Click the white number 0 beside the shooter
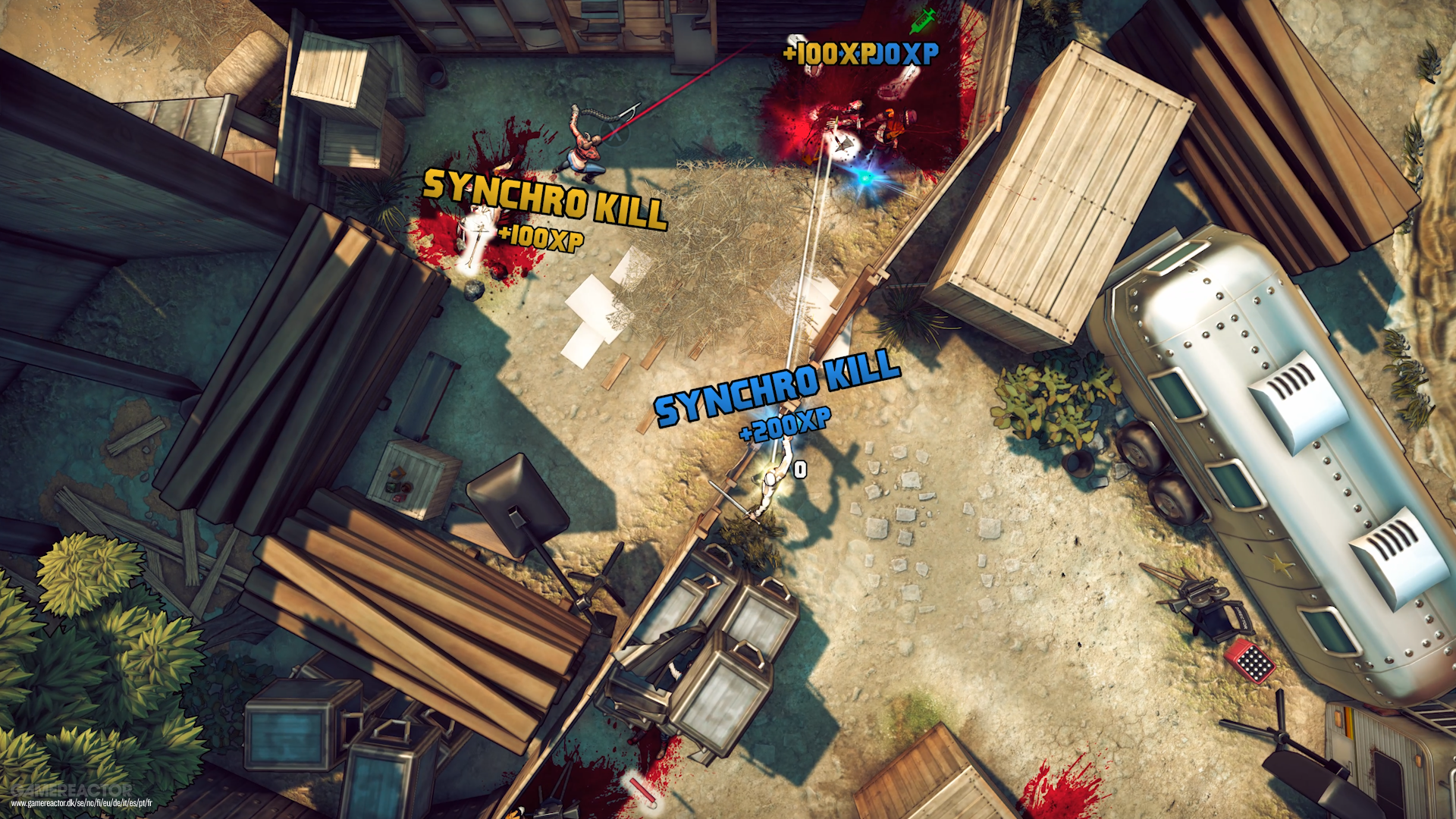 click(x=799, y=470)
